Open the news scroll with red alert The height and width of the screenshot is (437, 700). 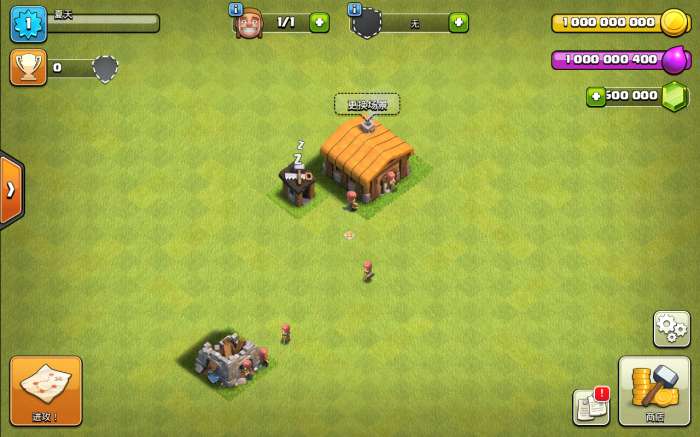tap(591, 406)
